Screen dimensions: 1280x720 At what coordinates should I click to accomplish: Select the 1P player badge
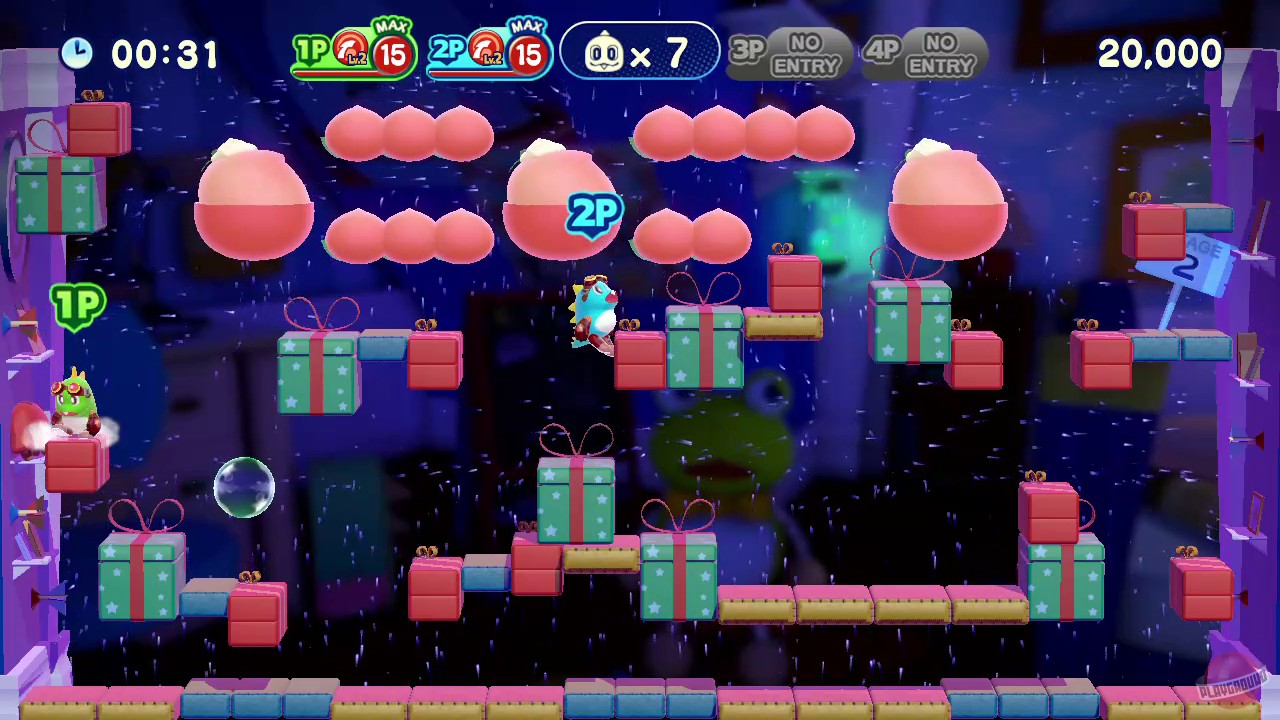point(313,50)
